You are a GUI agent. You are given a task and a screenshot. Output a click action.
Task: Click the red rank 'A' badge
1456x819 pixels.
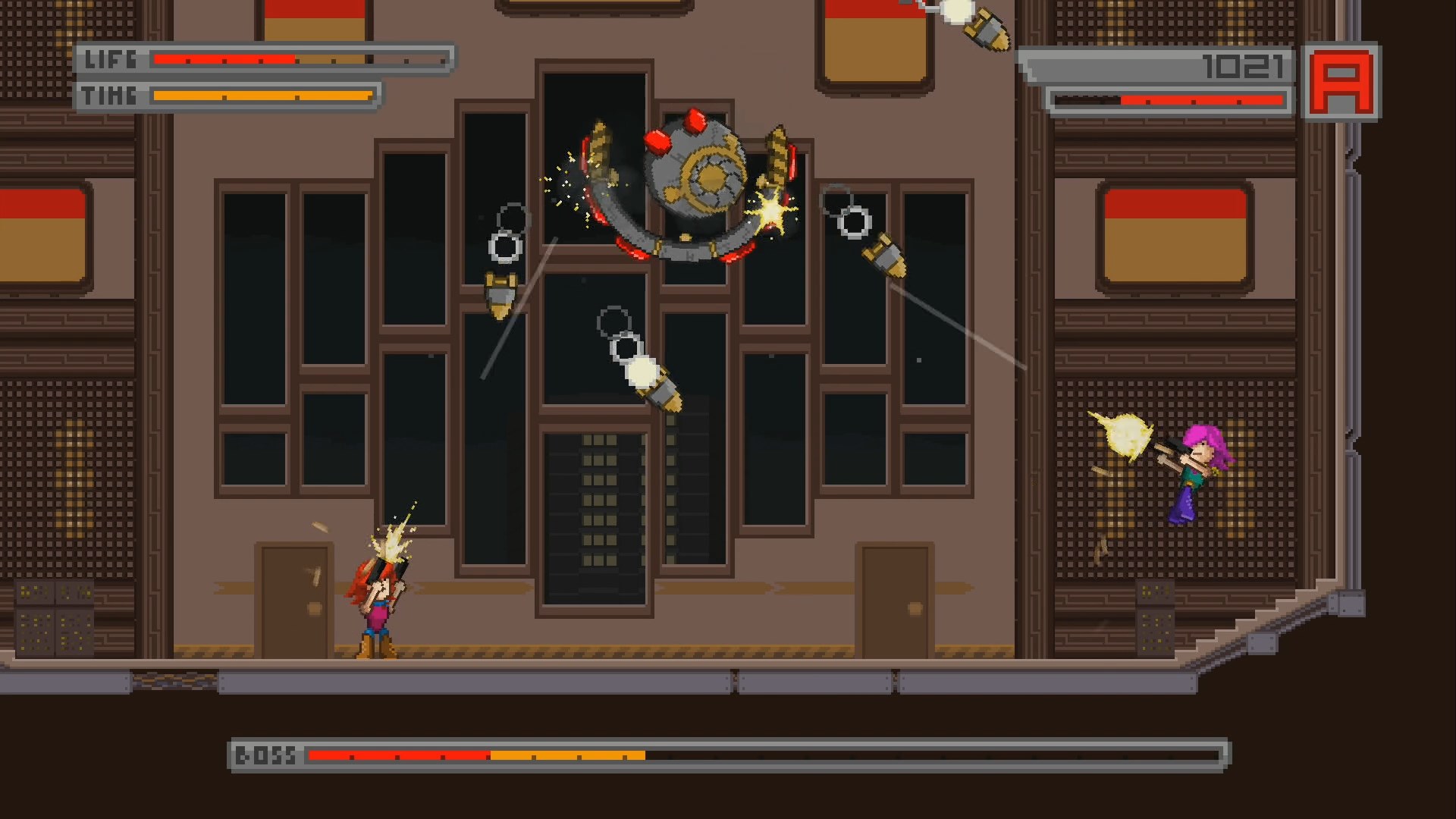coord(1341,83)
